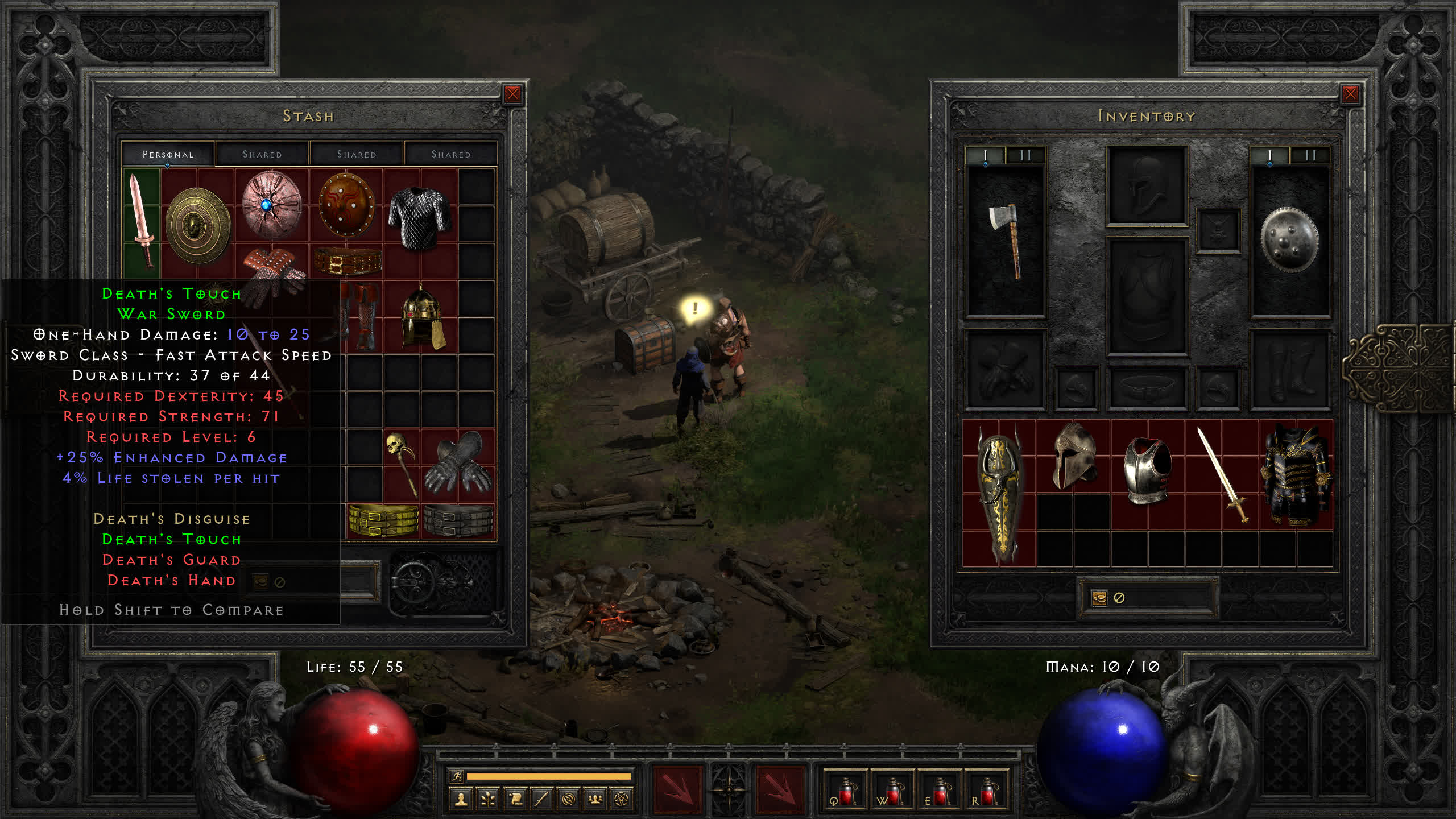Pick up the Death's Touch war sword
This screenshot has width=1456, height=819.
[141, 221]
